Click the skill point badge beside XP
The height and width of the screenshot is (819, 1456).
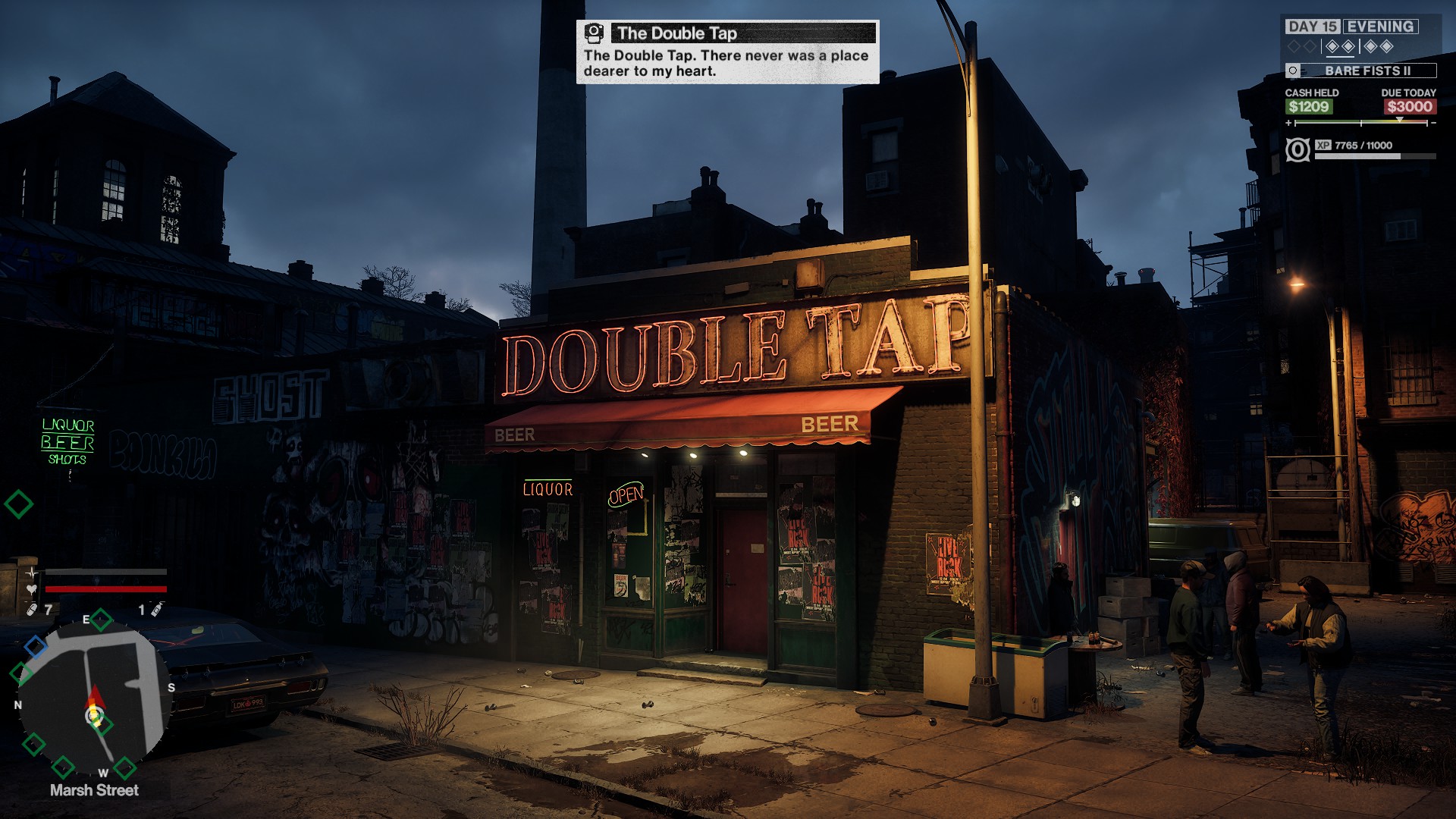pyautogui.click(x=1298, y=149)
